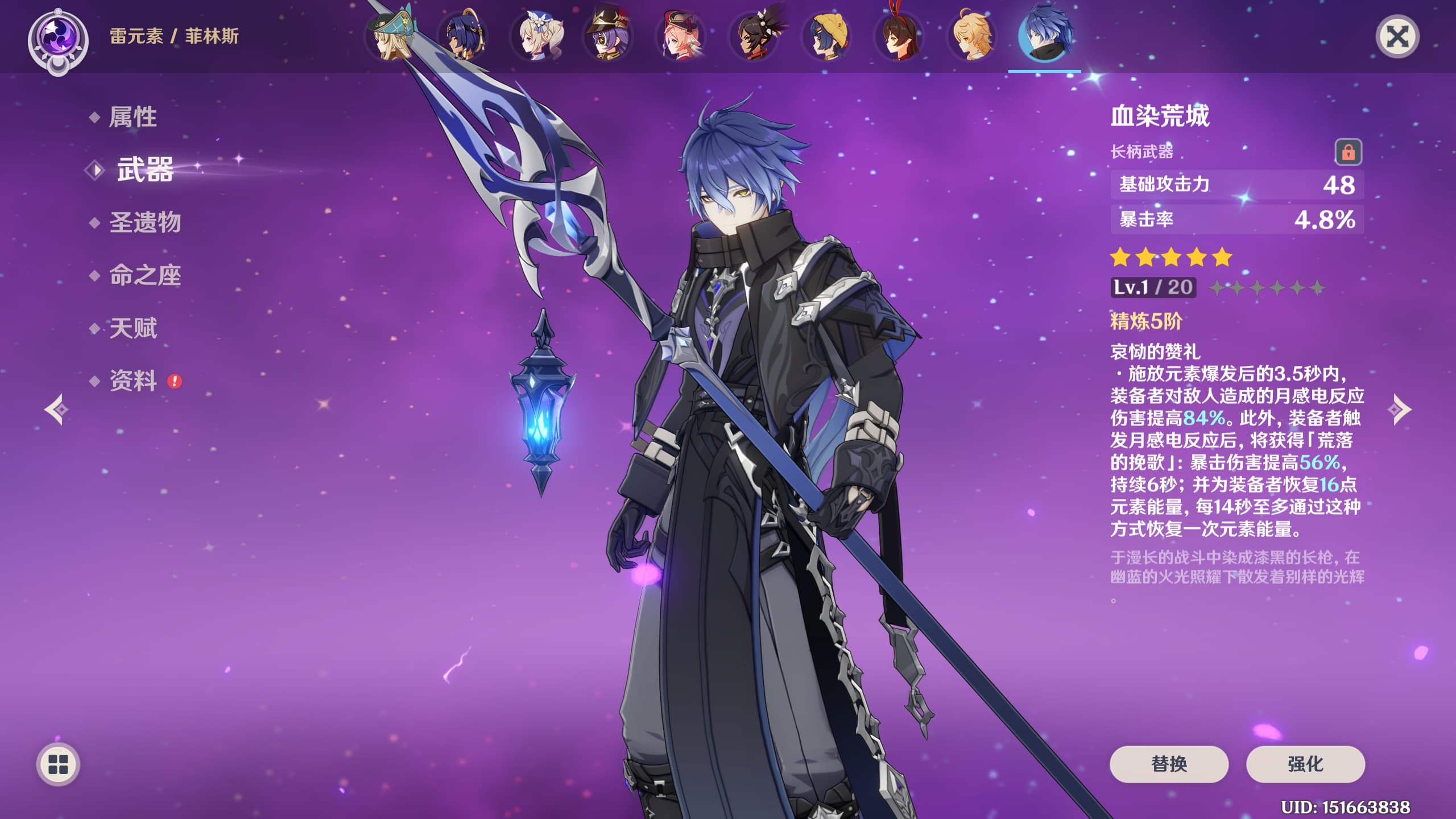Choose the portrait wearing a yellow beanie

[826, 36]
